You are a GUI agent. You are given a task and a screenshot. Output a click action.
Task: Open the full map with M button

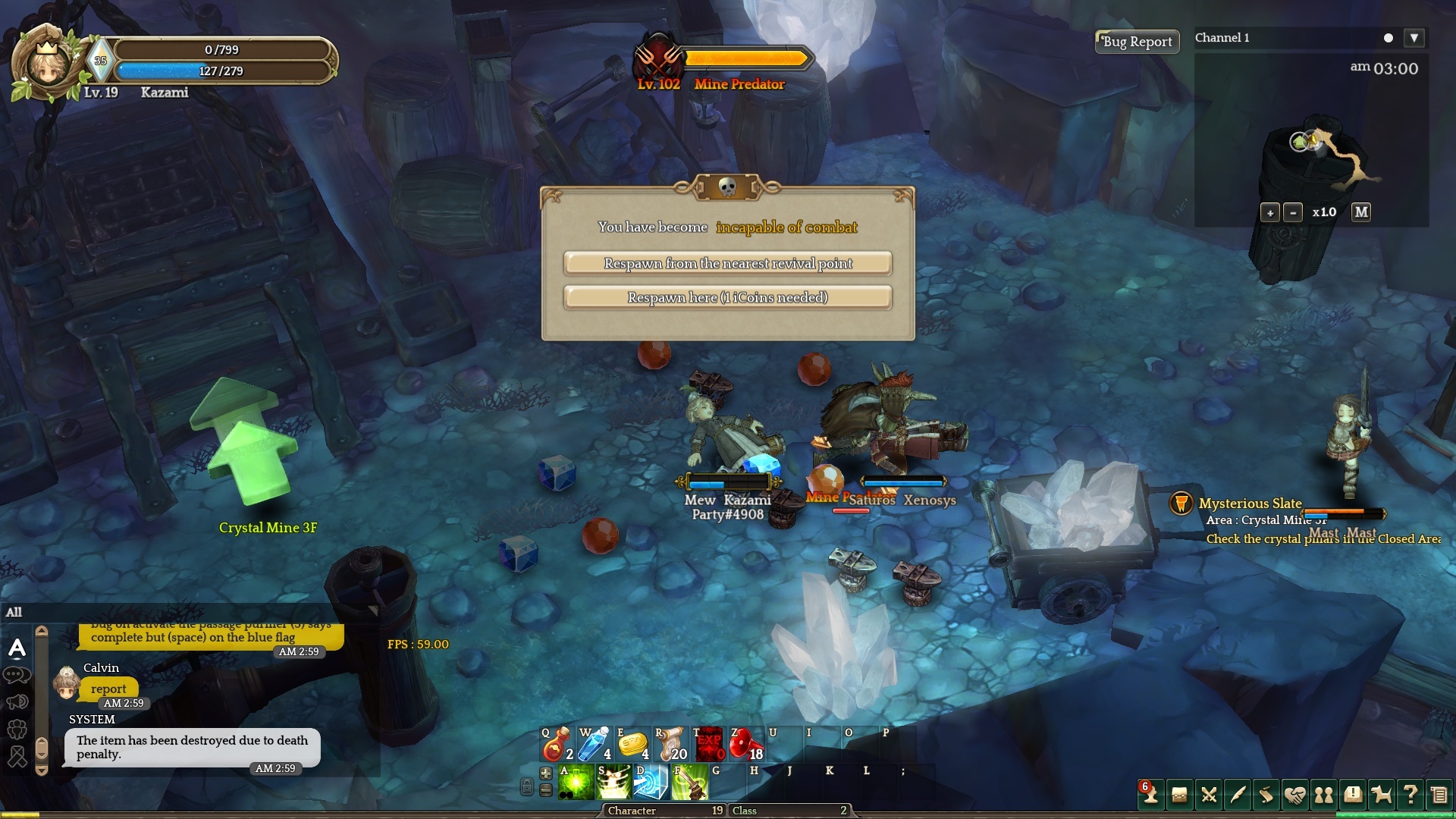[x=1361, y=212]
